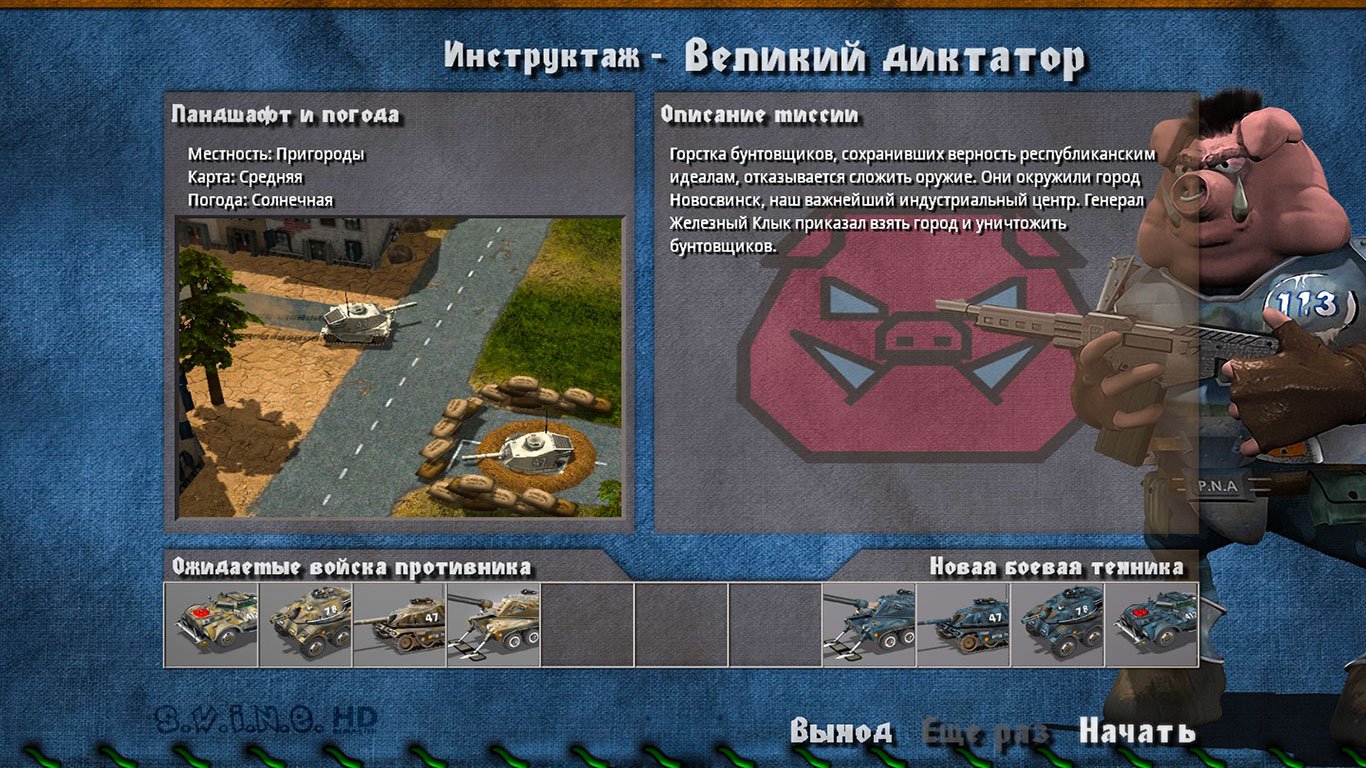The width and height of the screenshot is (1366, 768).
Task: Click the Начать button to start mission
Action: coord(1138,730)
